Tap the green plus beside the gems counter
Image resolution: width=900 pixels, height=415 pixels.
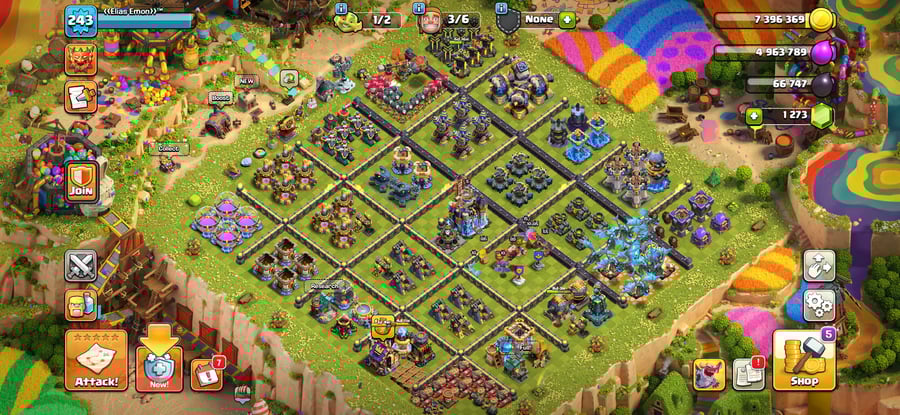coord(754,115)
